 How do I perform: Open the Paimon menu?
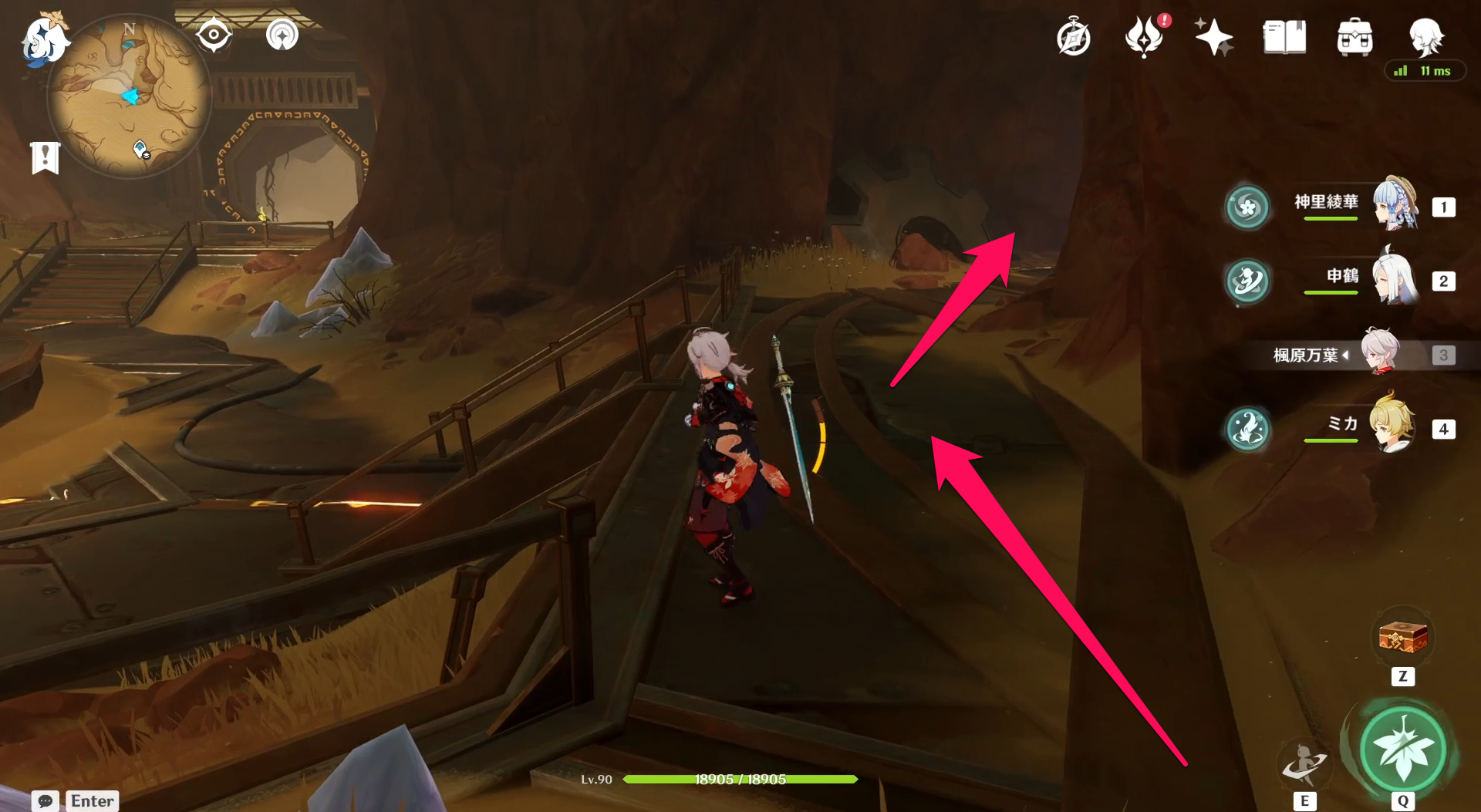point(44,42)
